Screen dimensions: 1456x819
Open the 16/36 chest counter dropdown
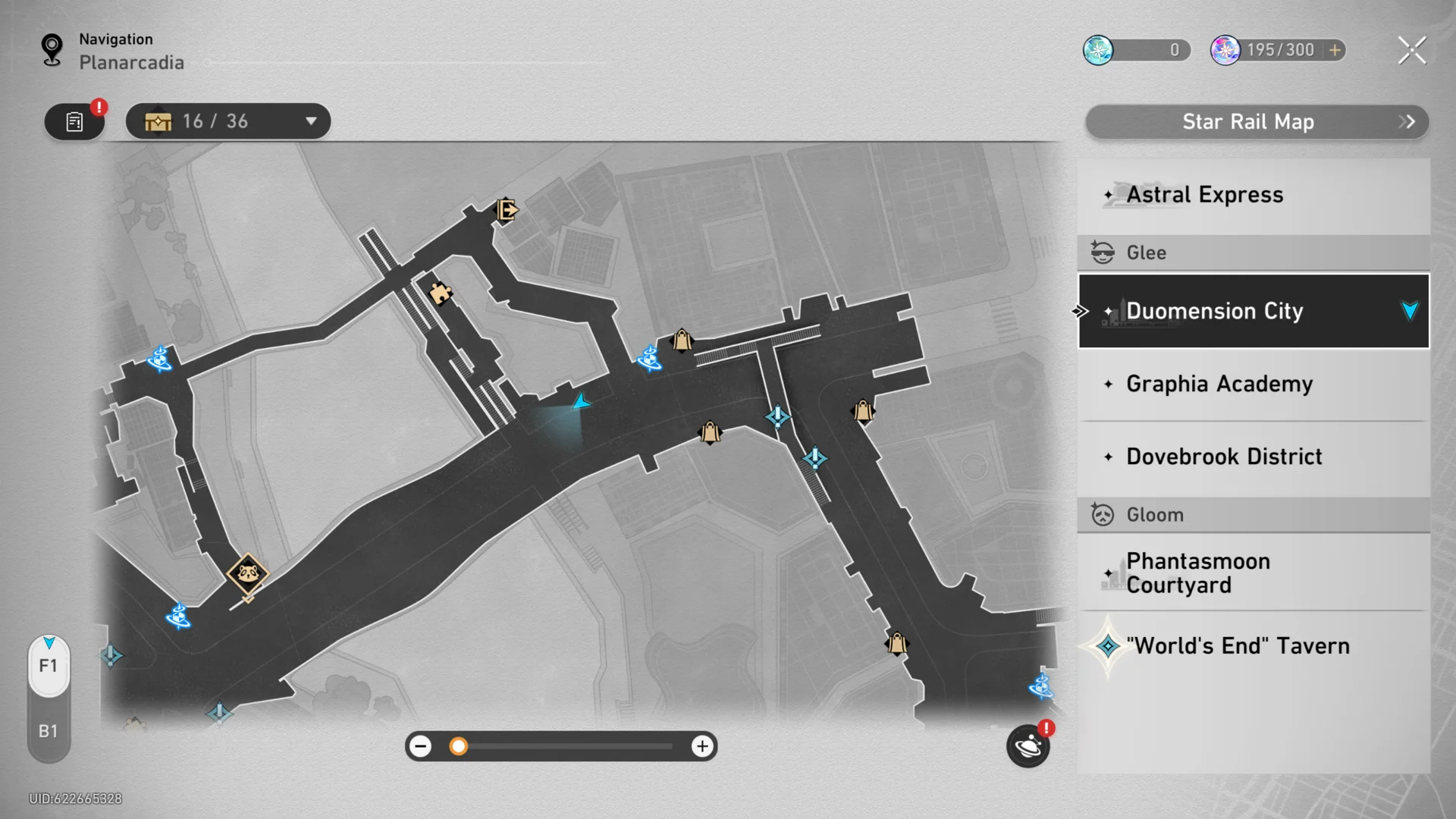pyautogui.click(x=227, y=121)
